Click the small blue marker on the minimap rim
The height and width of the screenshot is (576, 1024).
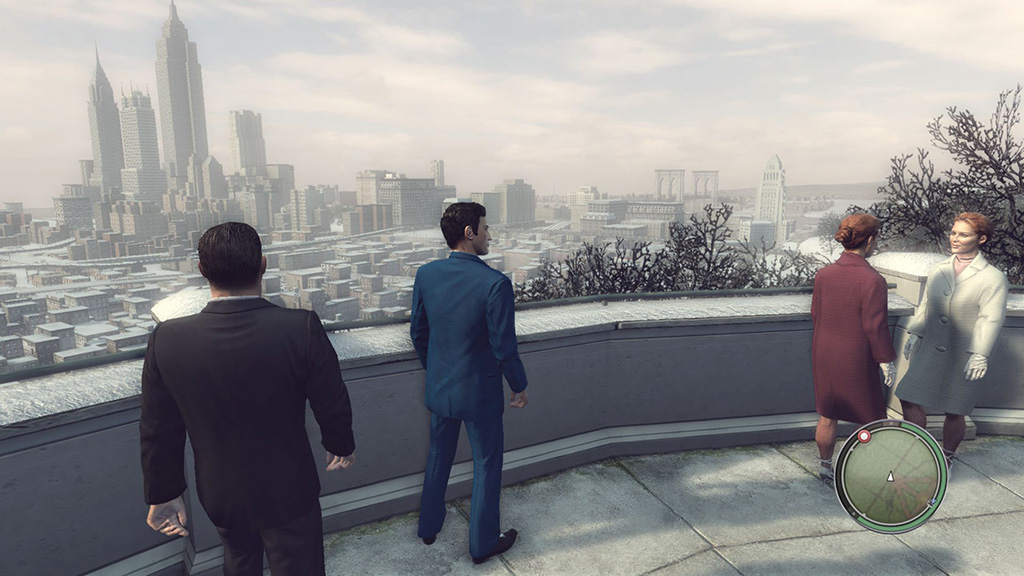tap(932, 502)
